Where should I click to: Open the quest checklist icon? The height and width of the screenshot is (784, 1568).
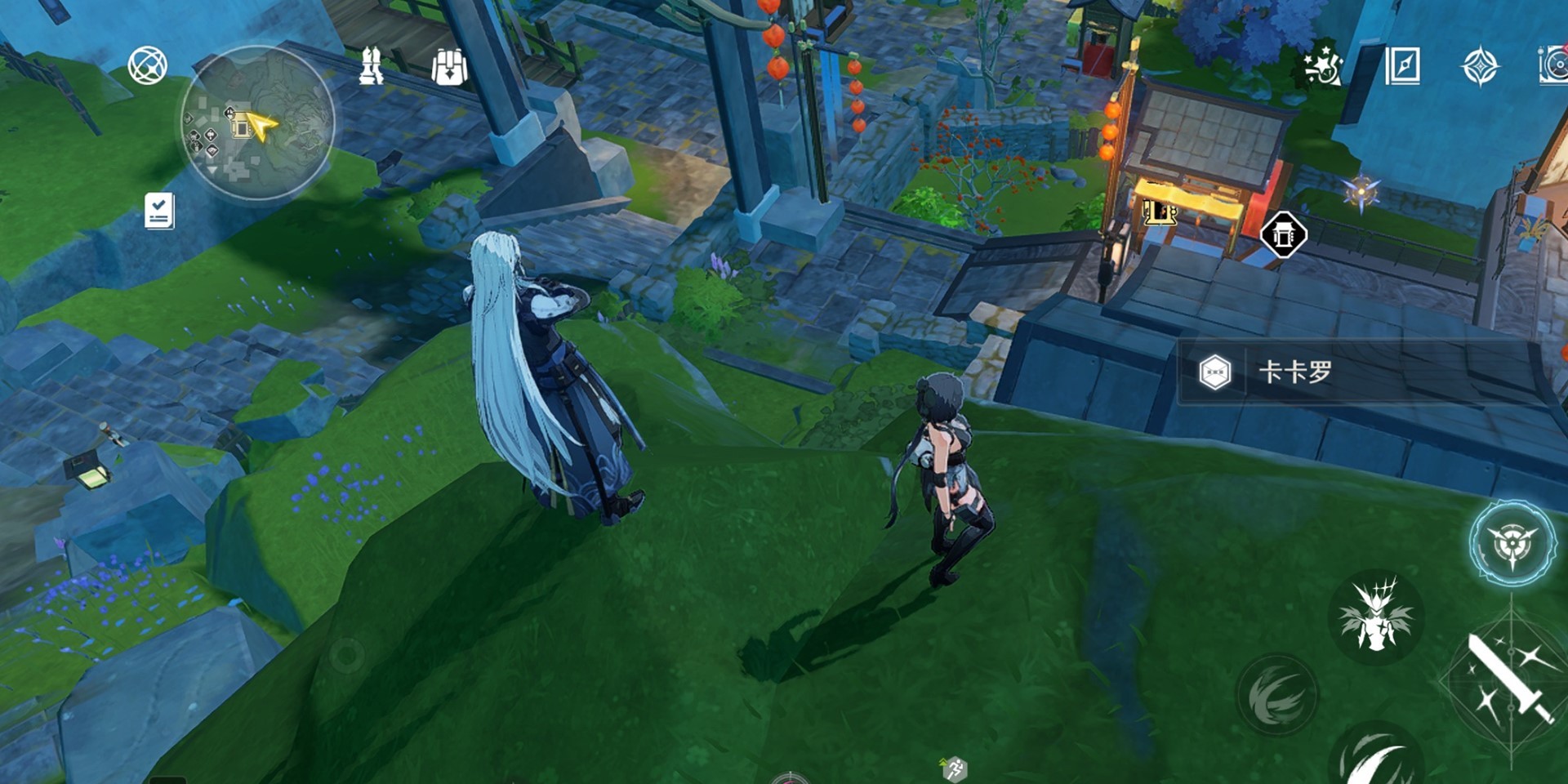point(159,211)
